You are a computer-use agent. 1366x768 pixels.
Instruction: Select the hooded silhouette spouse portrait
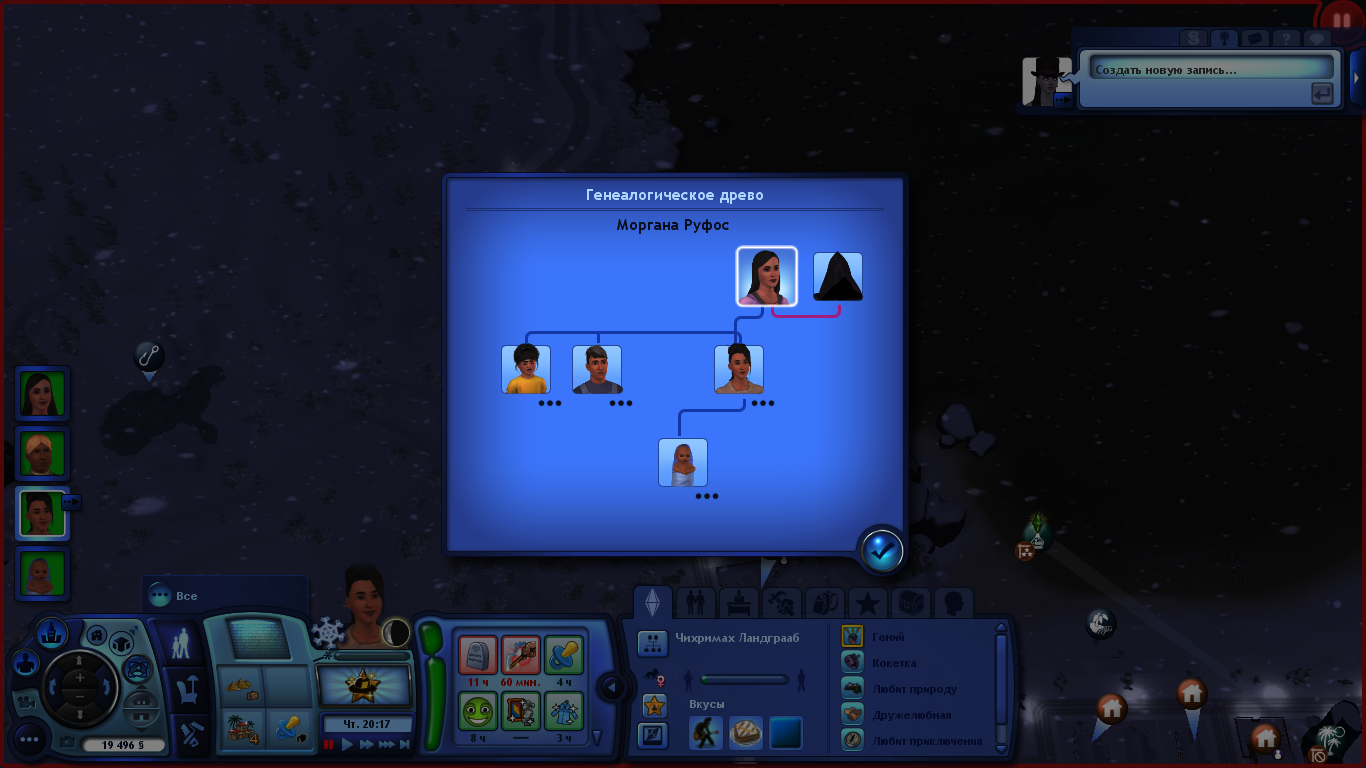pyautogui.click(x=838, y=277)
